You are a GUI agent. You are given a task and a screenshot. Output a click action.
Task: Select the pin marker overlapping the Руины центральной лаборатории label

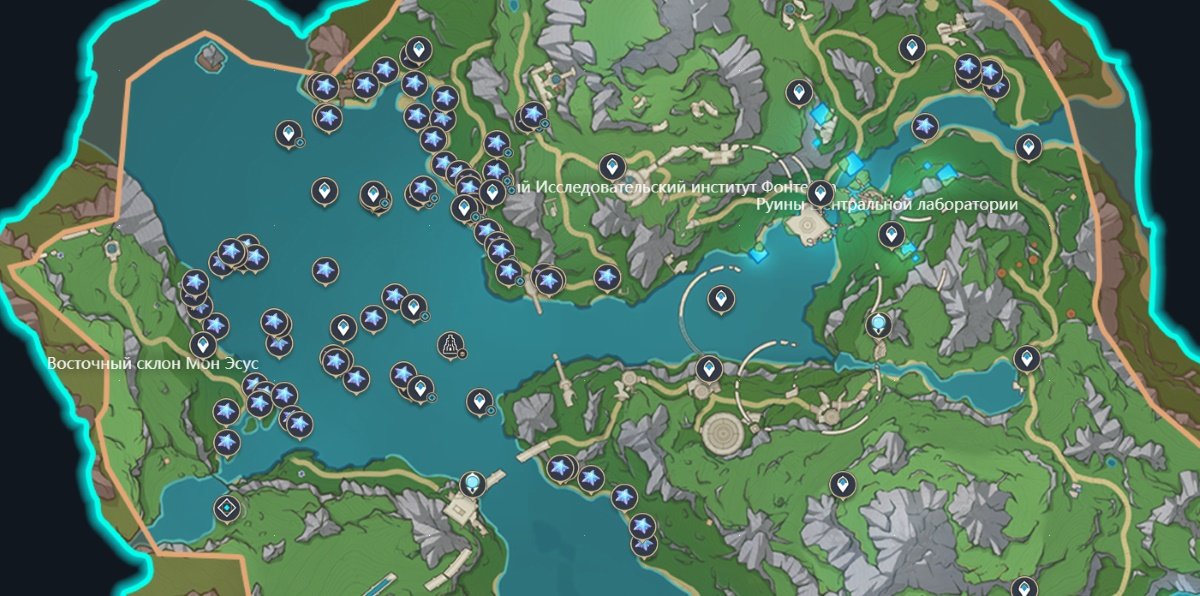coord(821,192)
